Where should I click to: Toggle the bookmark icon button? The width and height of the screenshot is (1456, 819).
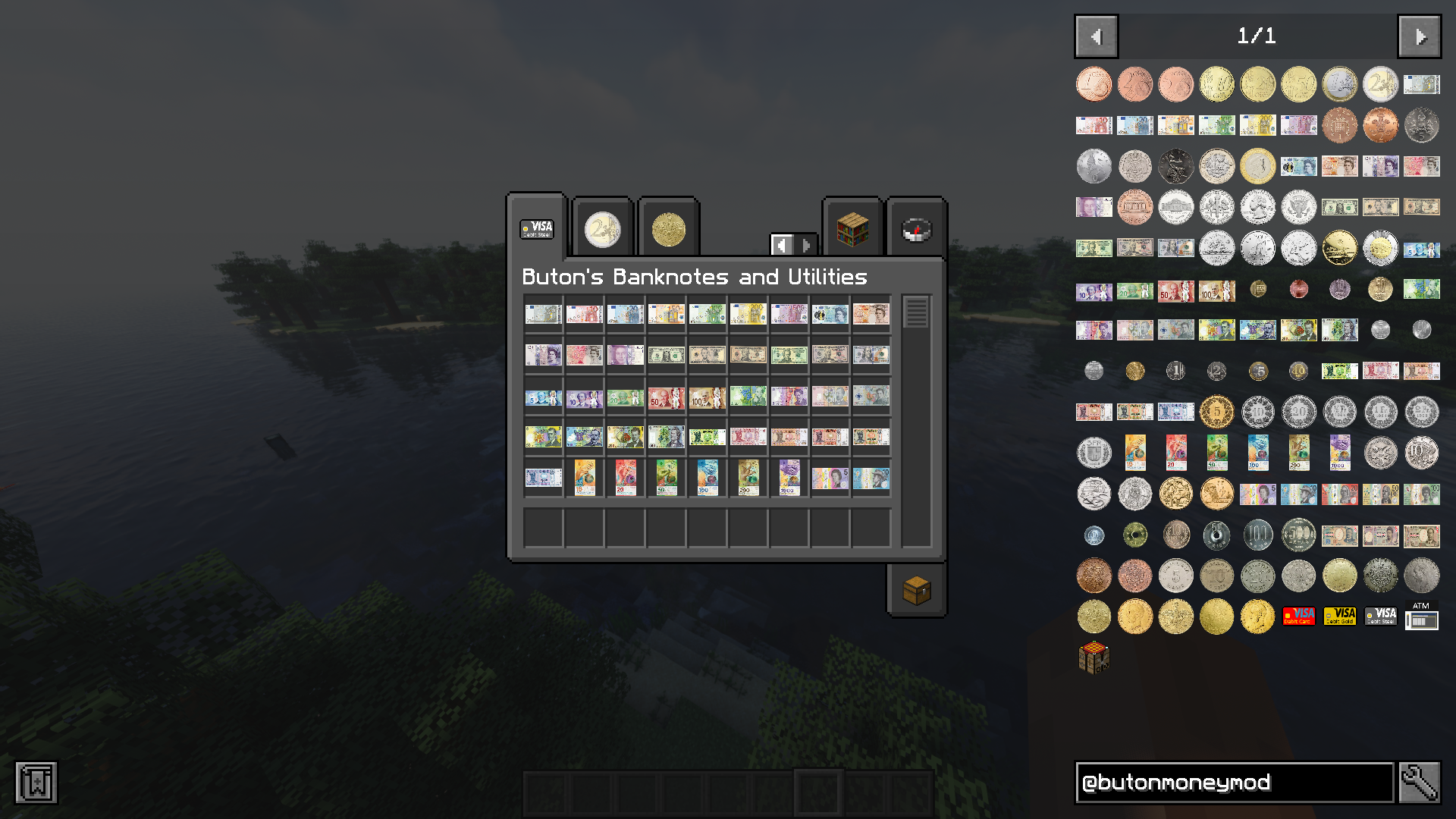(x=36, y=783)
